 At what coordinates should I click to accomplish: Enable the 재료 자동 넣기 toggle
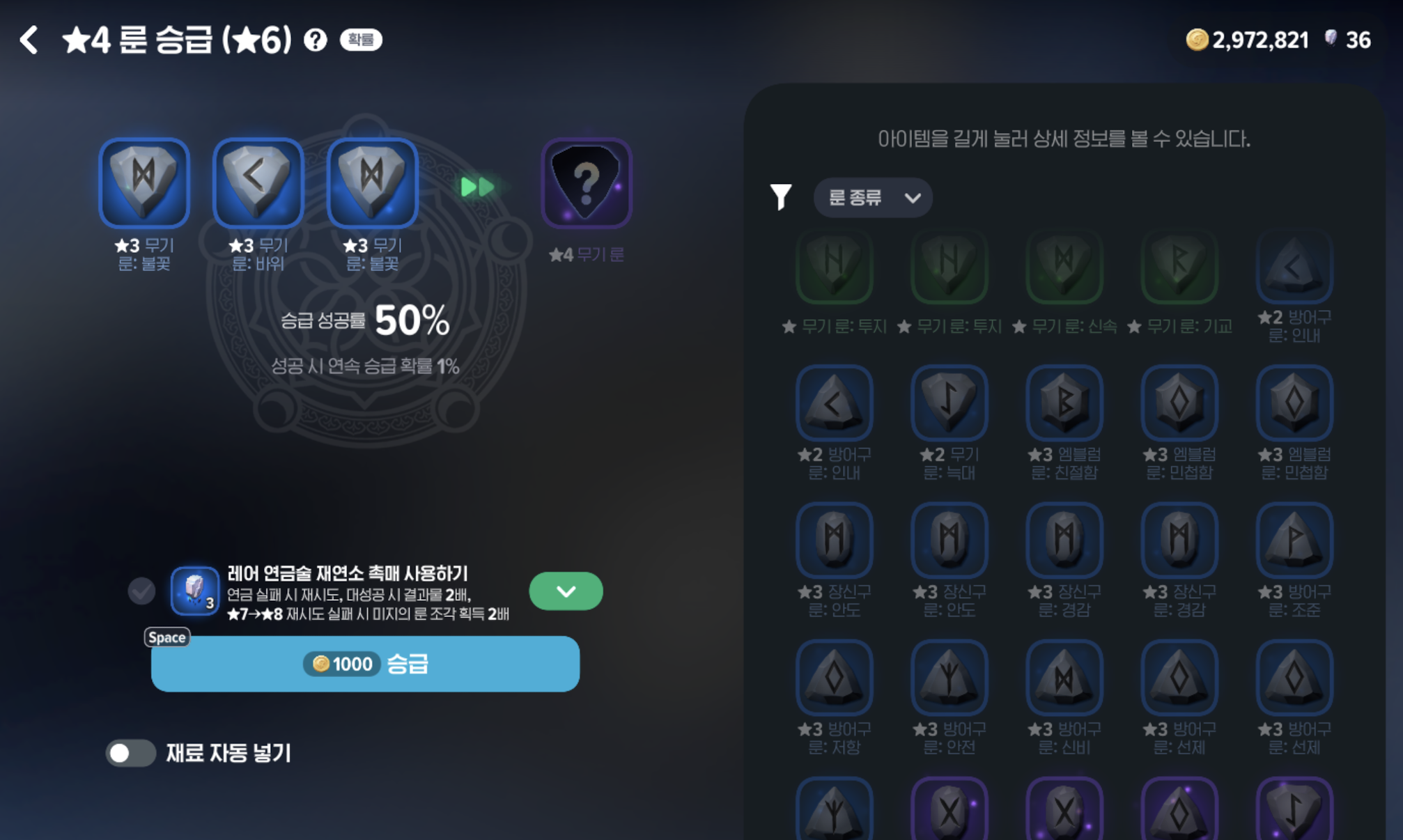pyautogui.click(x=131, y=753)
